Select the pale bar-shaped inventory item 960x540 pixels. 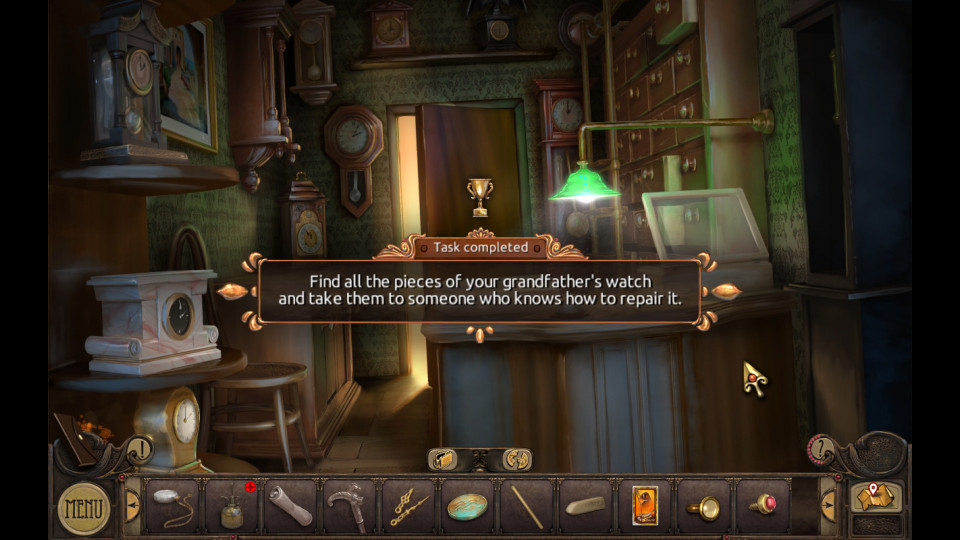[x=585, y=506]
